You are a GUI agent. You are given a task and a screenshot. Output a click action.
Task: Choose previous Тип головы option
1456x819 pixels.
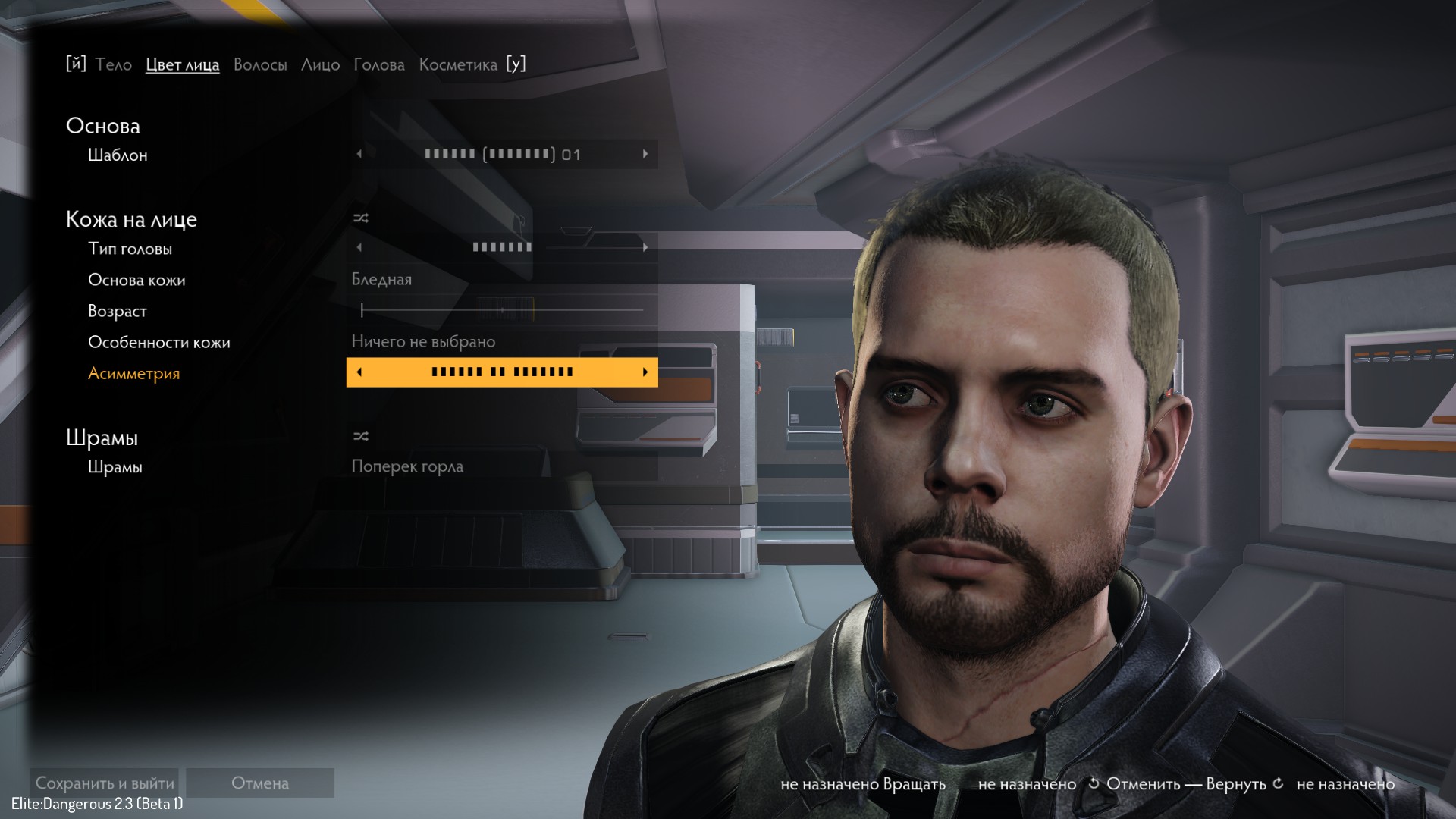tap(359, 247)
